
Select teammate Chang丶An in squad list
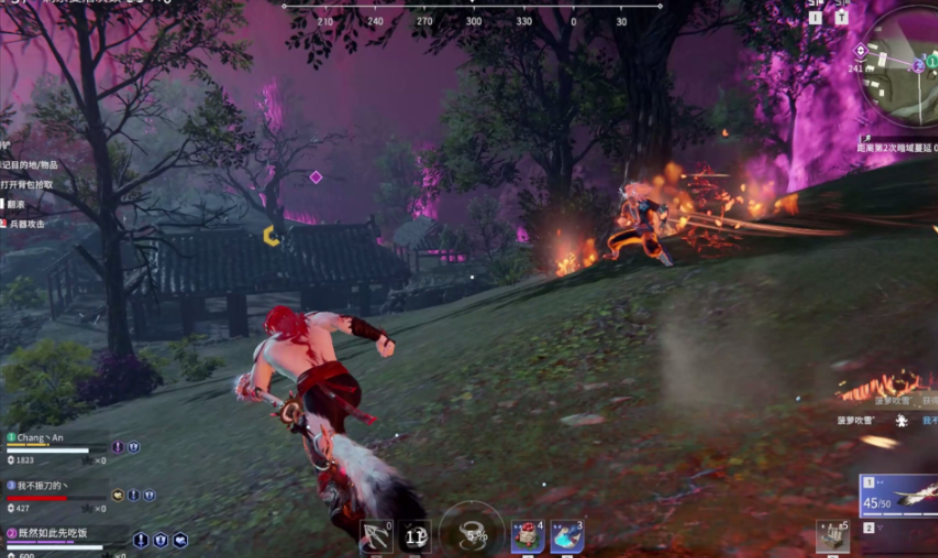[40, 438]
